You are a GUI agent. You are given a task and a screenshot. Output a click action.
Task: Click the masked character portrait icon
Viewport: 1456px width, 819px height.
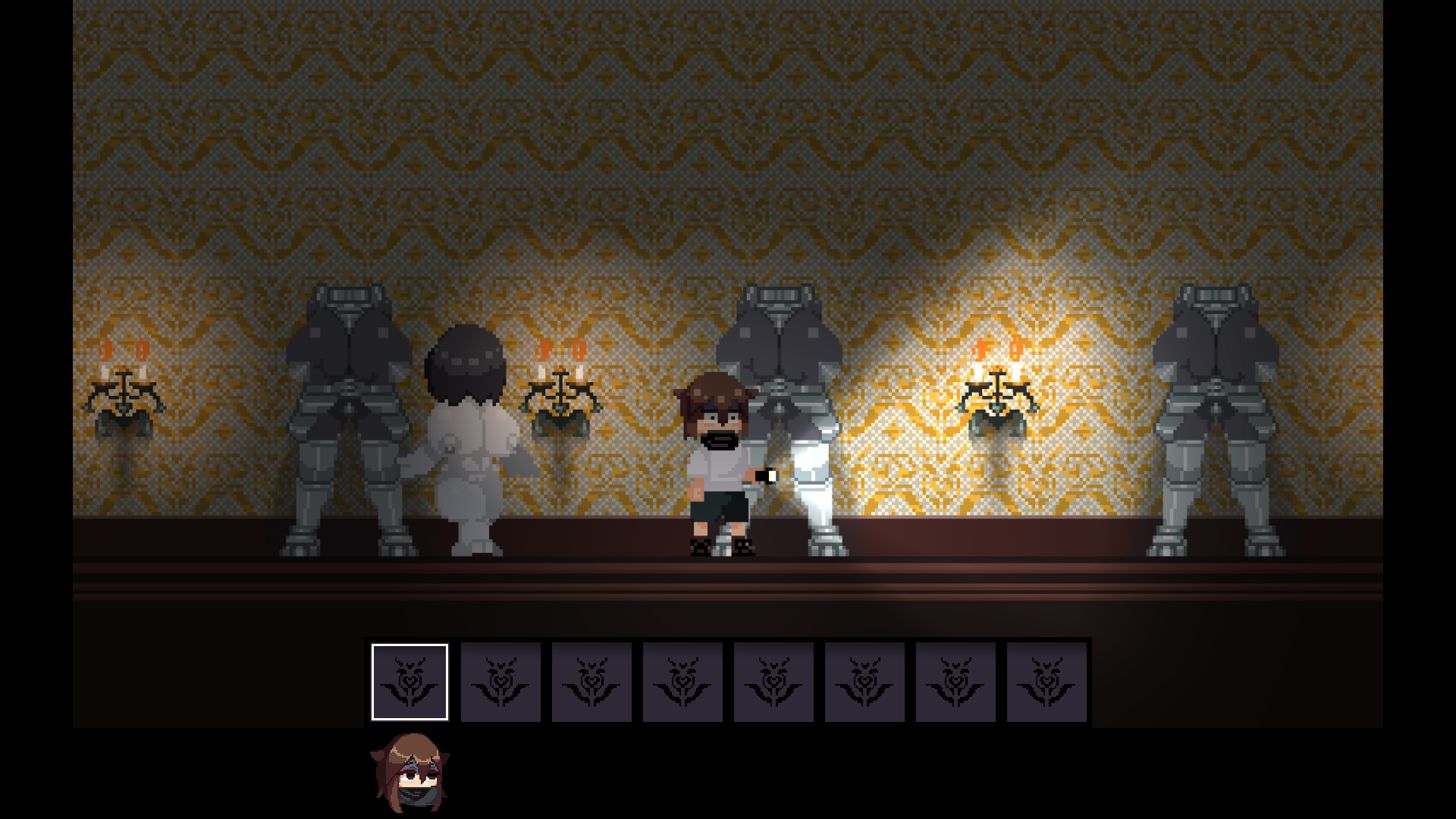point(409,772)
